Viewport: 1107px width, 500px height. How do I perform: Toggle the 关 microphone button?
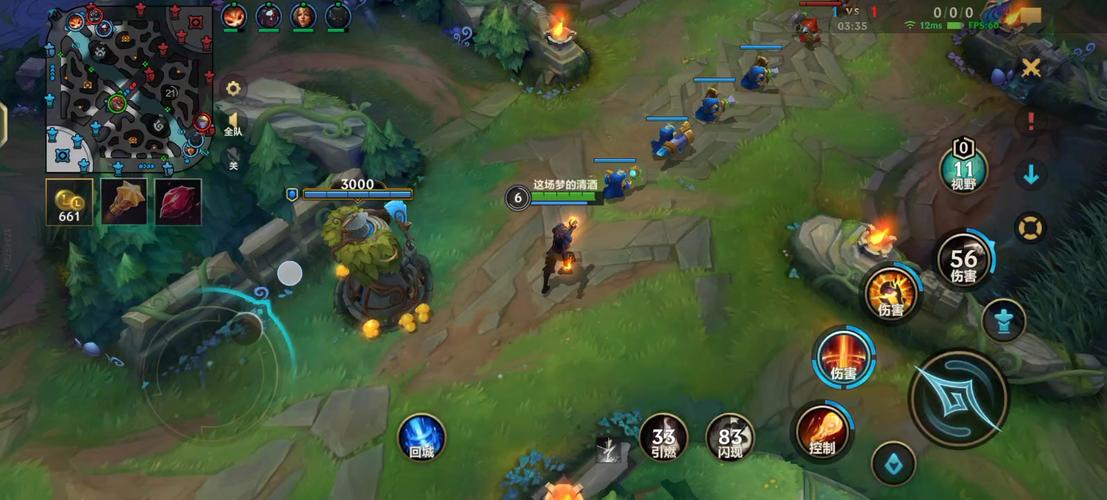click(233, 159)
